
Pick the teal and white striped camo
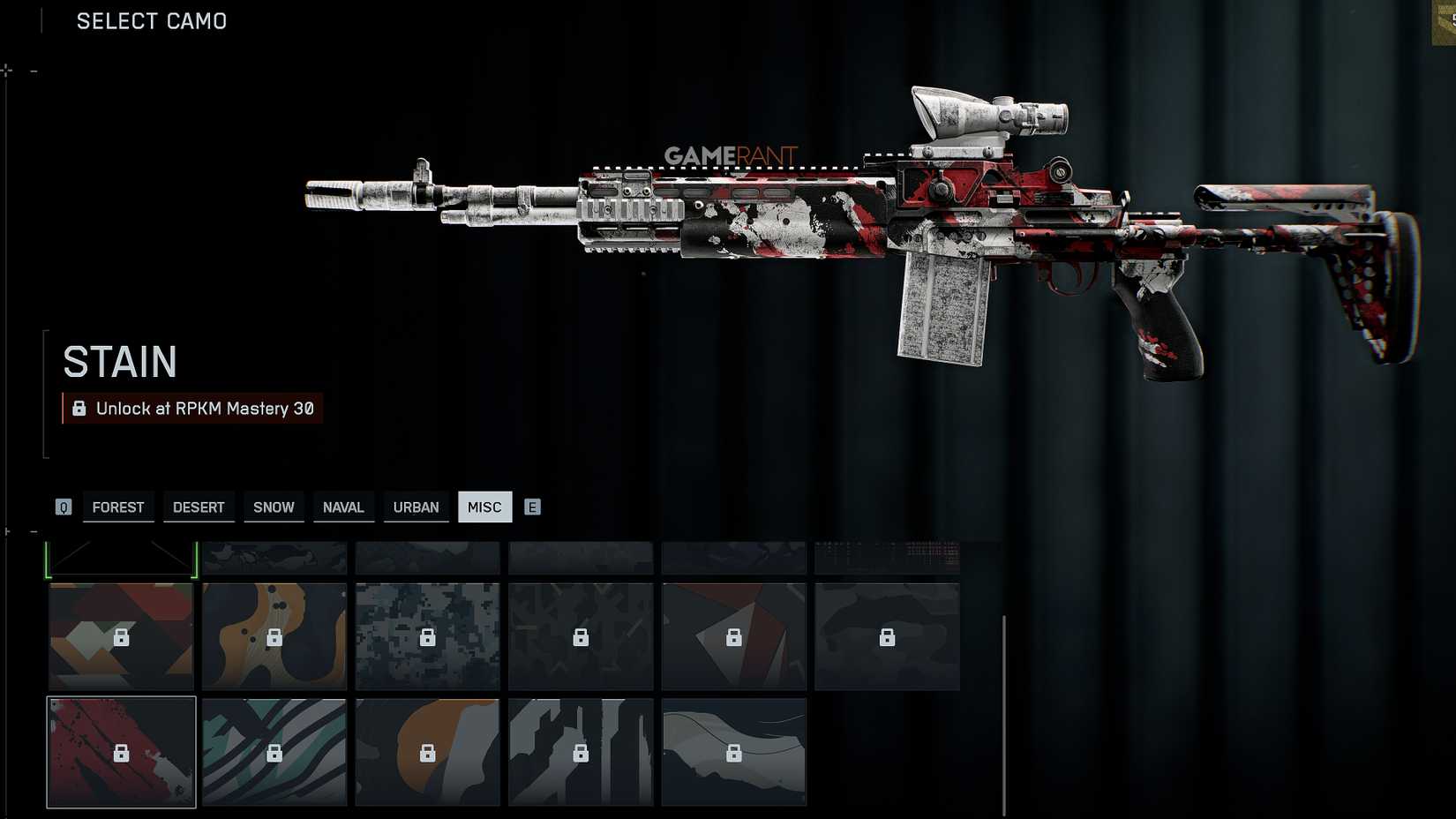tap(274, 752)
